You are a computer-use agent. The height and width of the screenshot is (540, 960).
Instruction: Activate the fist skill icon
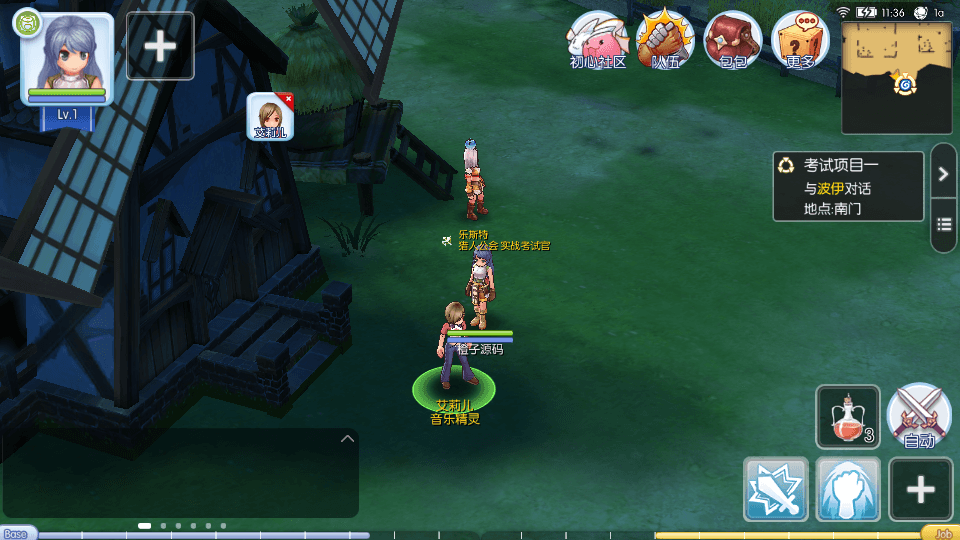pos(848,489)
